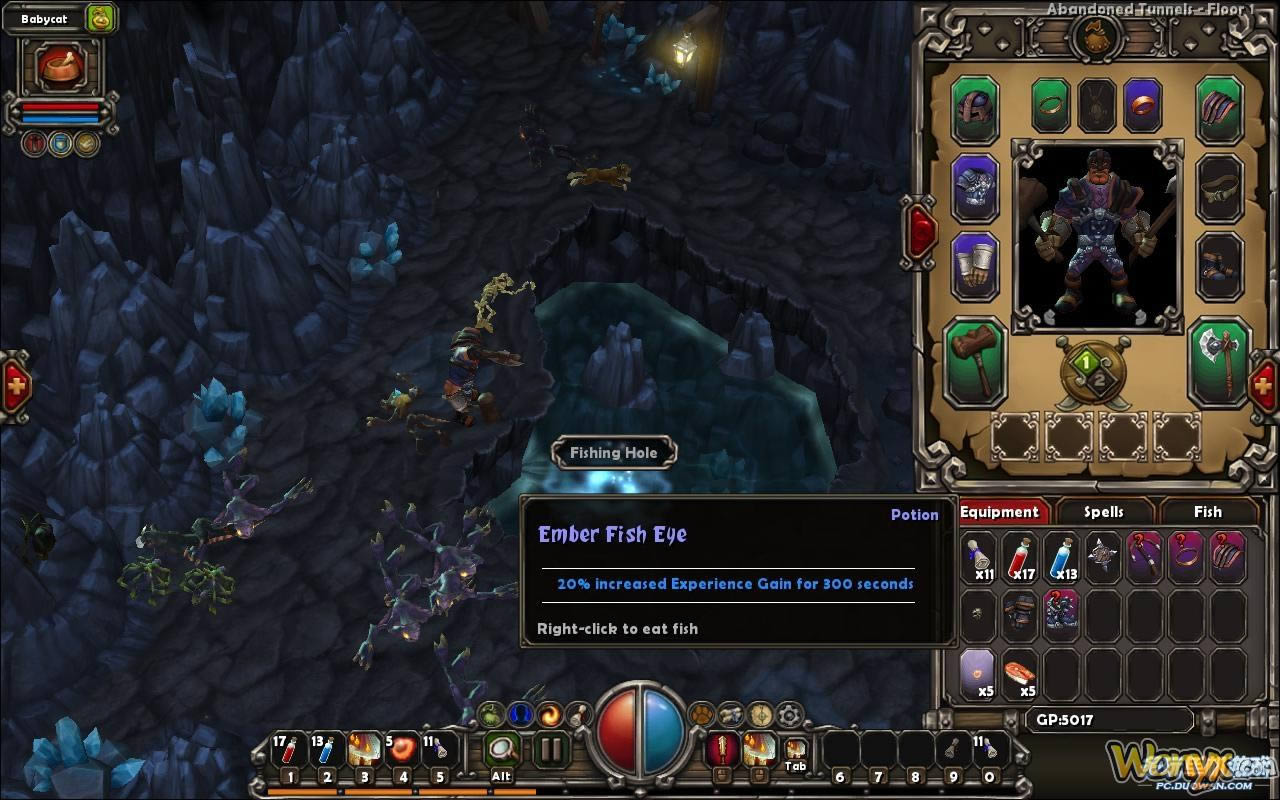Open the pet paw icon menu

[x=702, y=715]
